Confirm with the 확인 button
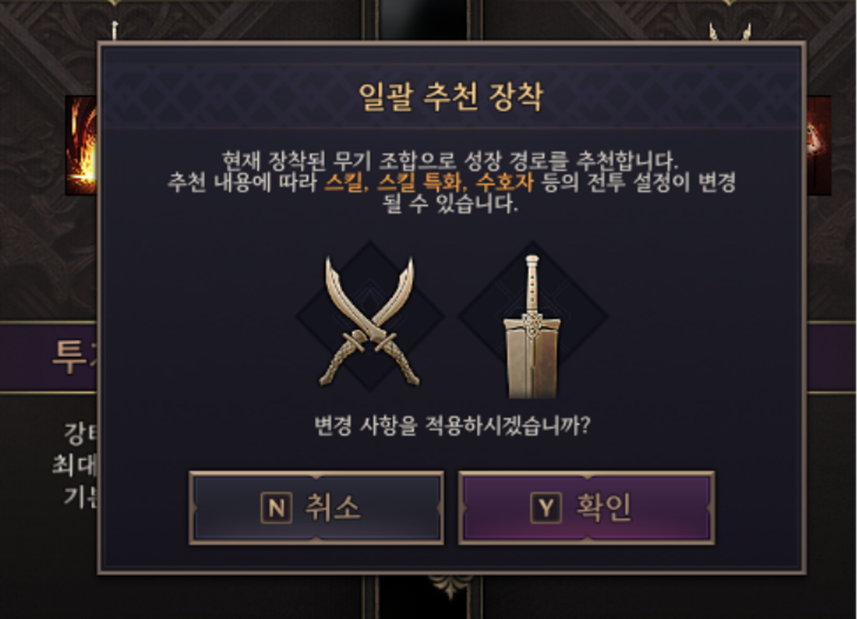The width and height of the screenshot is (857, 619). (586, 508)
